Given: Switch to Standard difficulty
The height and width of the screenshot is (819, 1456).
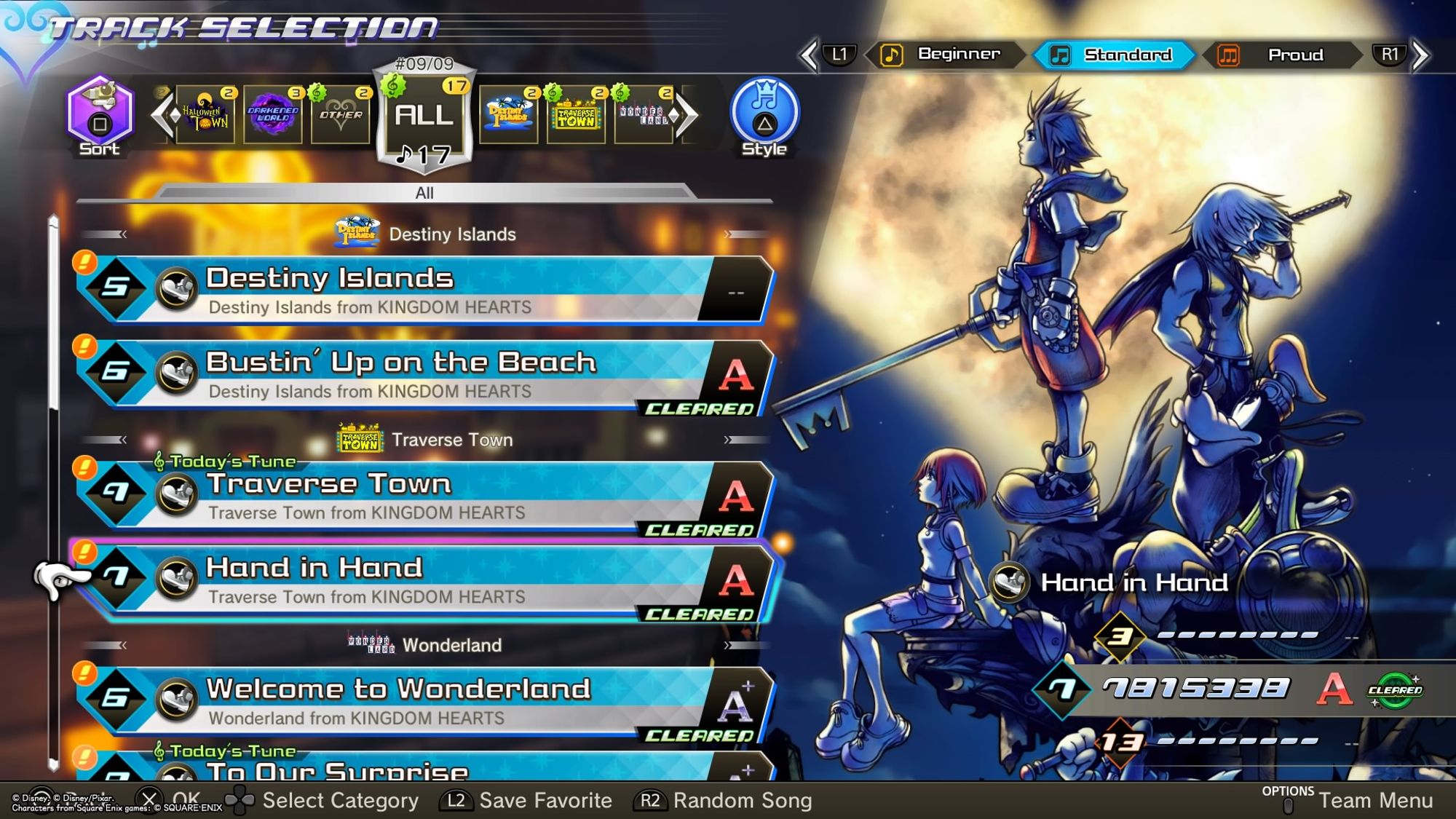Looking at the screenshot, I should click(1114, 55).
